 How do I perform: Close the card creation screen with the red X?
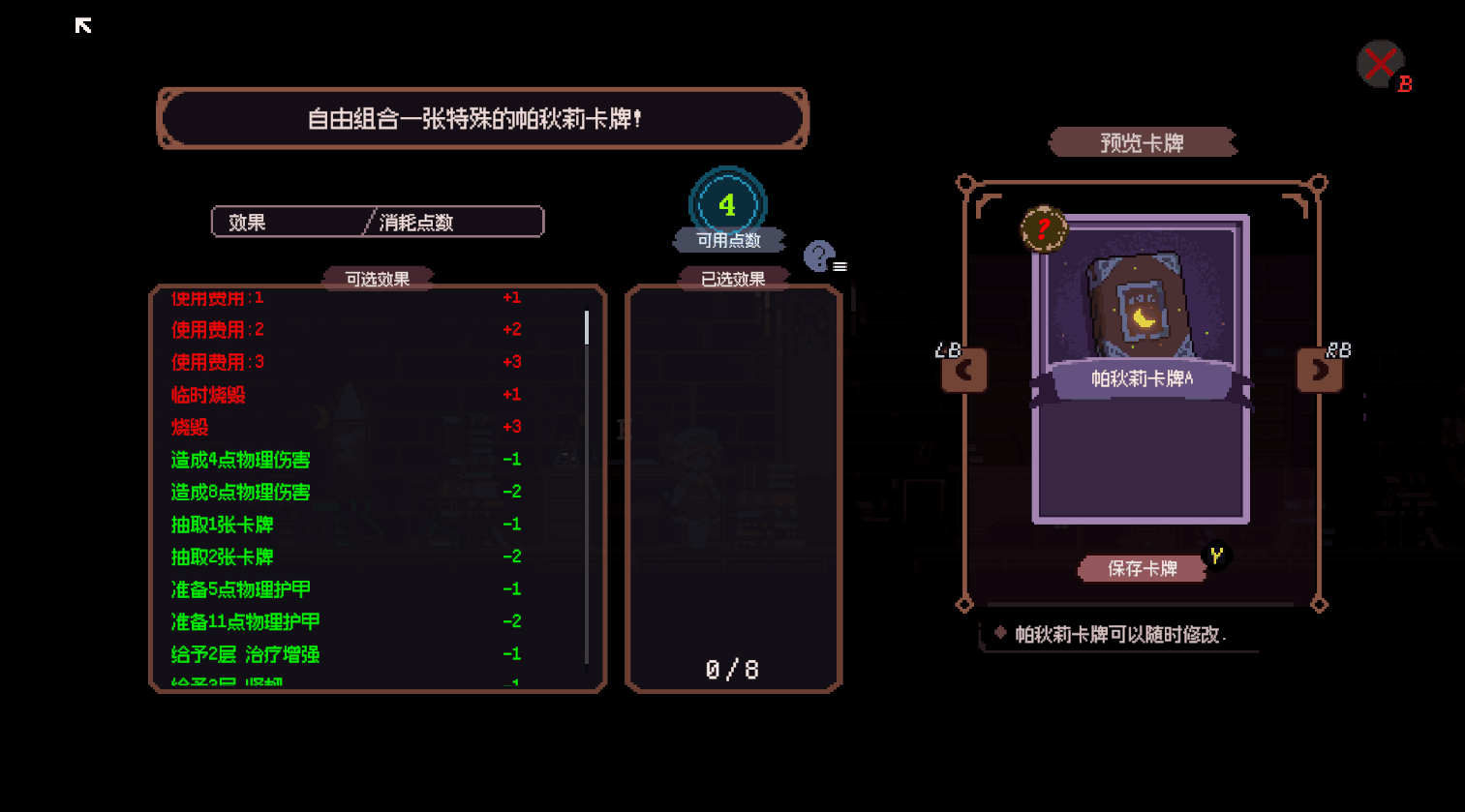point(1380,64)
